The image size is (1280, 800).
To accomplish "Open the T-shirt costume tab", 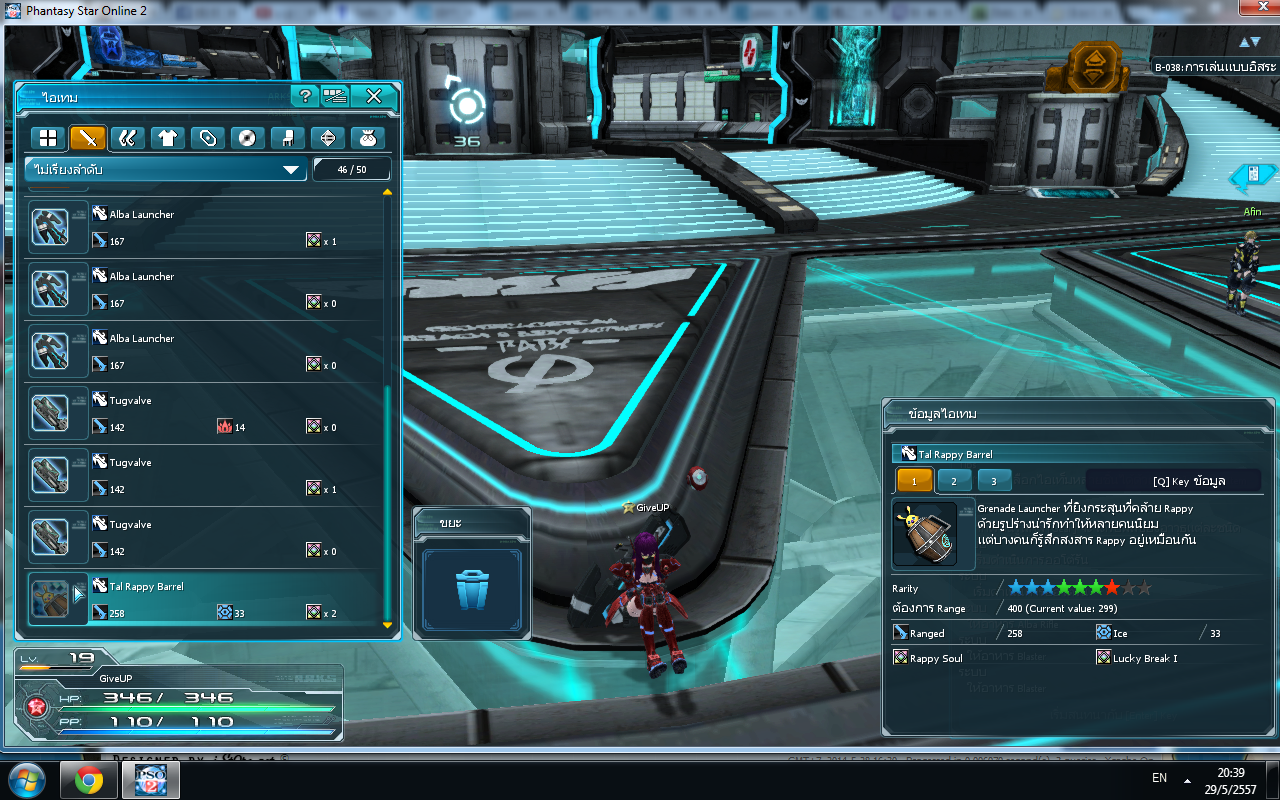I will pos(168,138).
